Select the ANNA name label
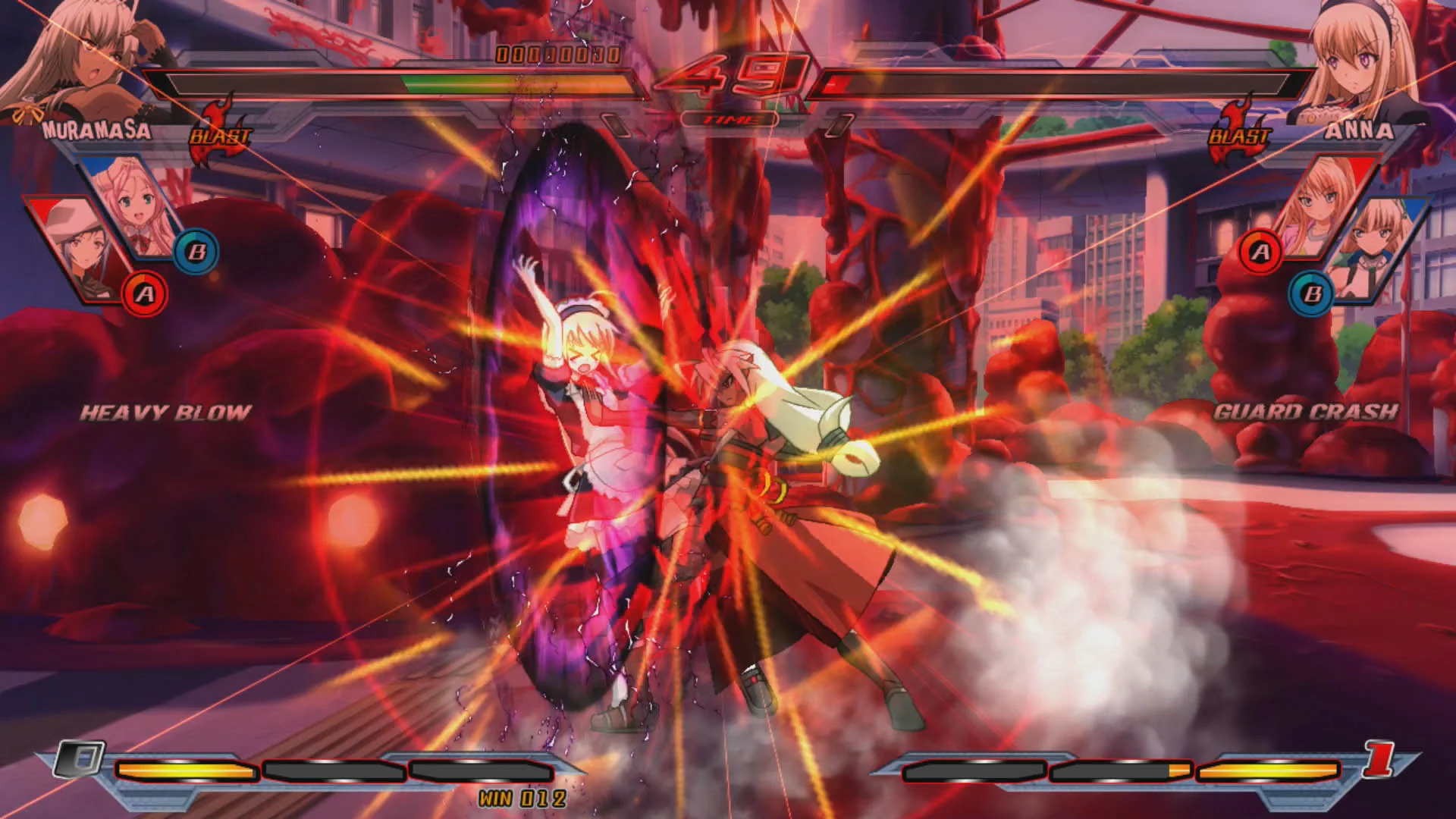This screenshot has height=819, width=1456. point(1361,129)
